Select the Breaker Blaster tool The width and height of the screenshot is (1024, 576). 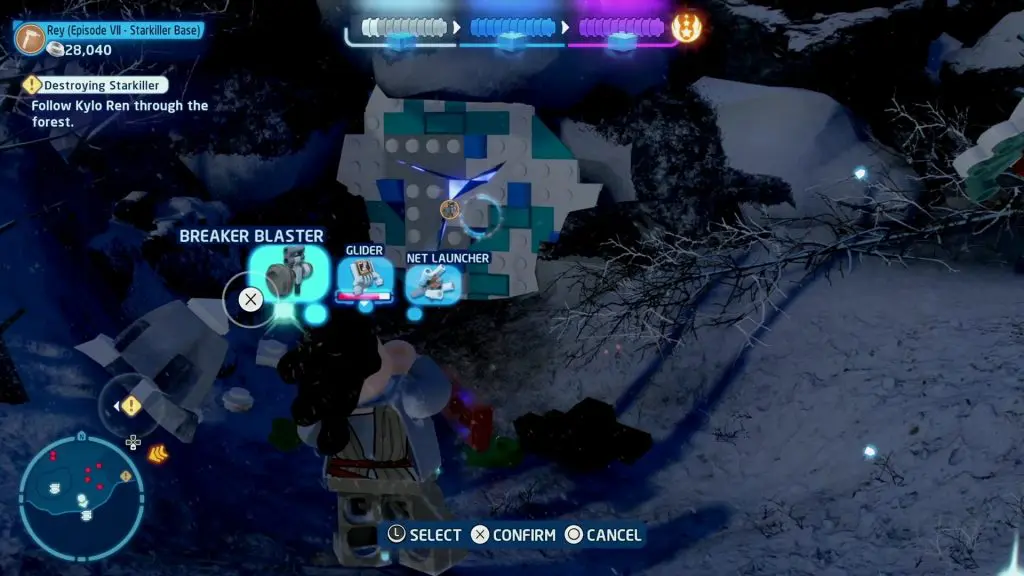[x=289, y=274]
